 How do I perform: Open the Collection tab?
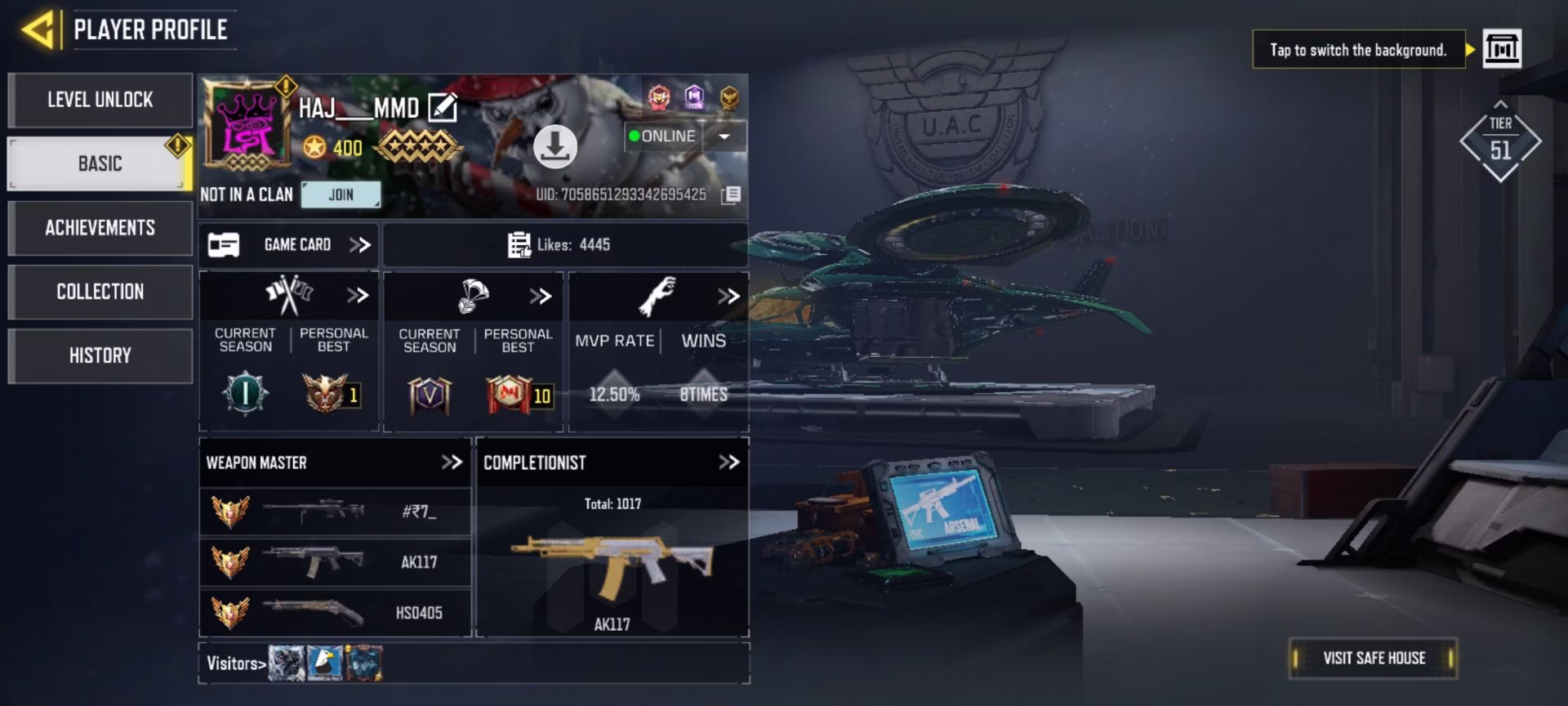point(100,292)
